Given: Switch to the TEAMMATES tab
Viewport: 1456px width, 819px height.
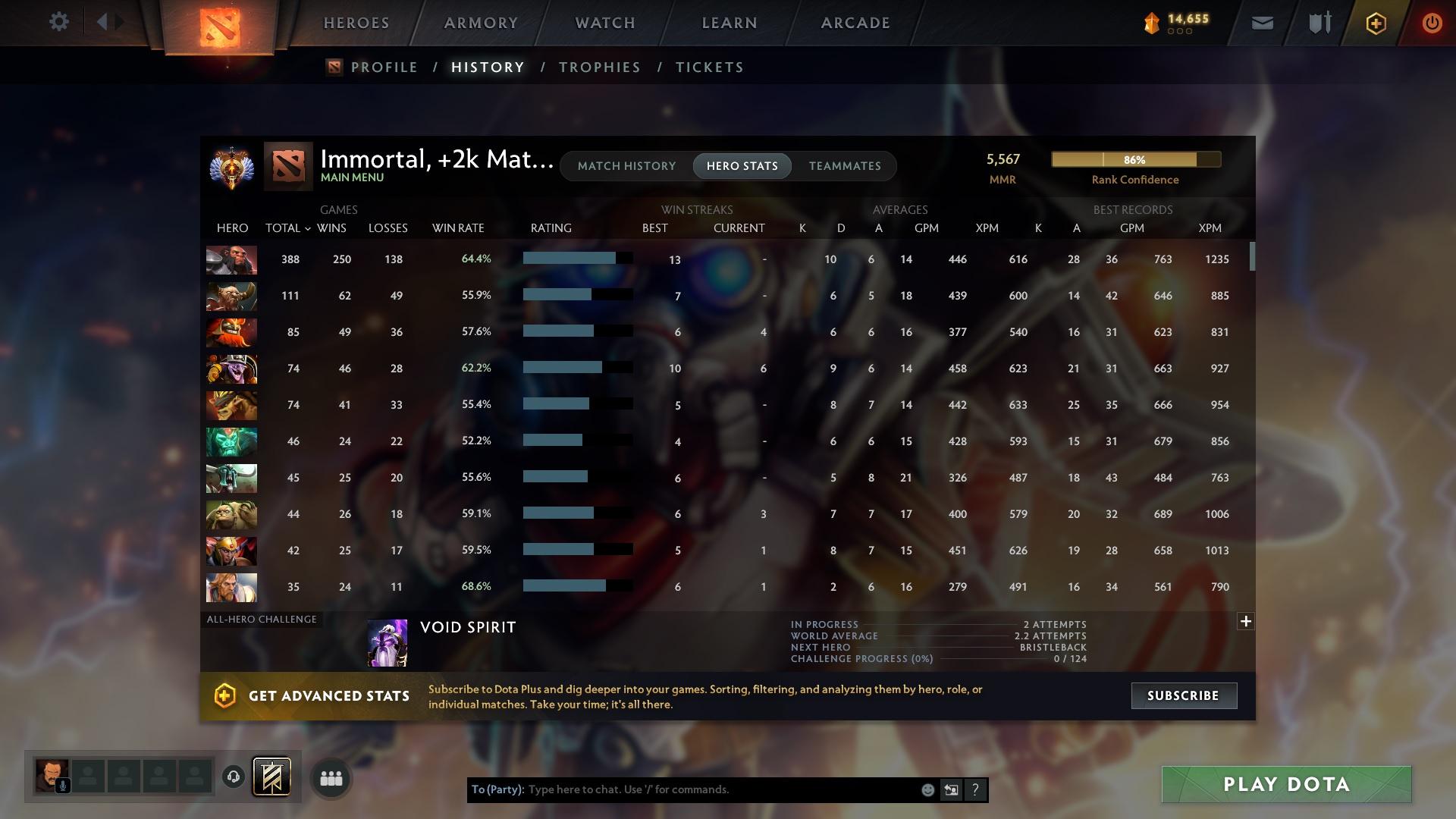Looking at the screenshot, I should click(x=844, y=165).
